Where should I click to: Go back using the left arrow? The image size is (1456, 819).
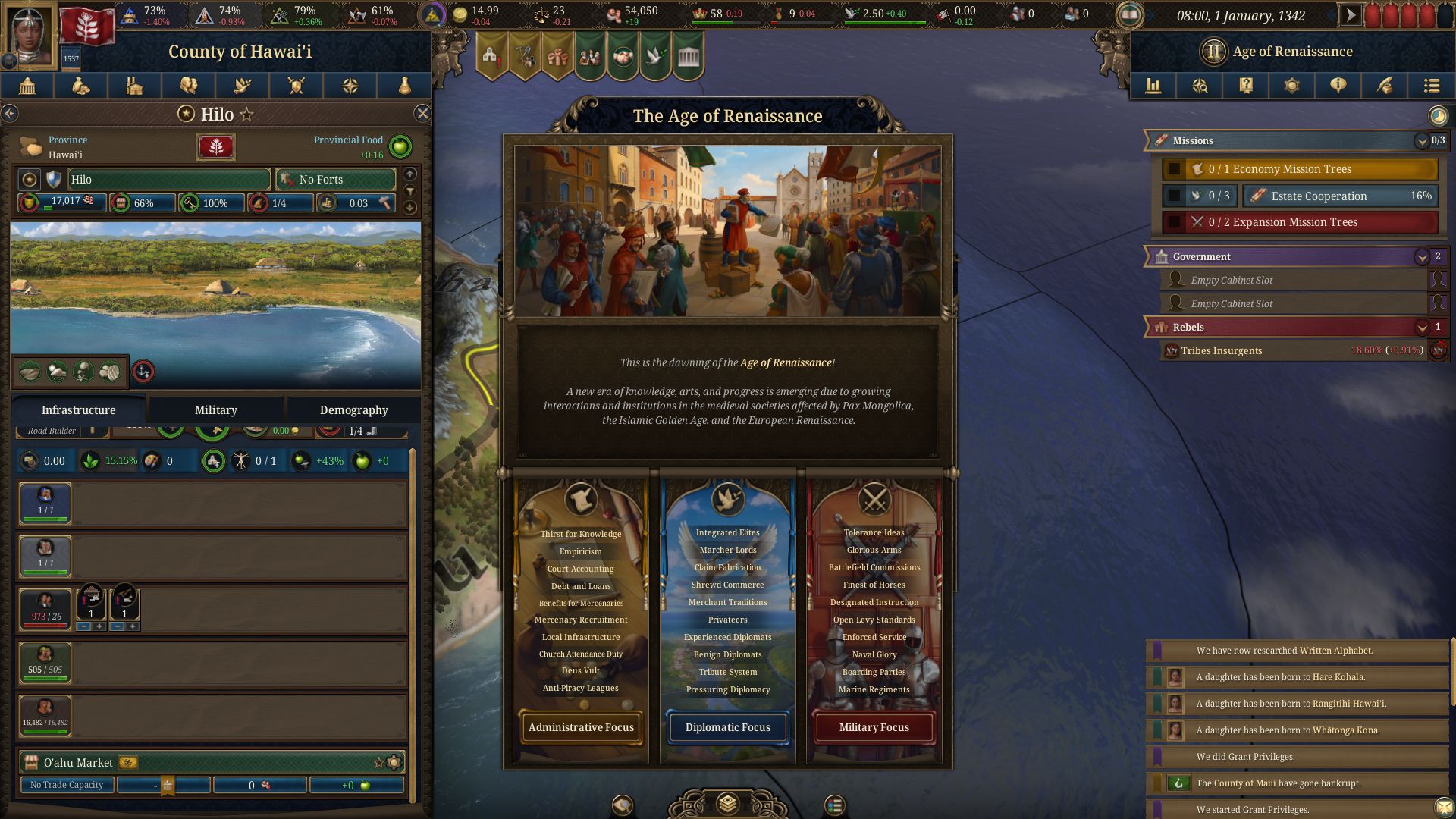10,114
